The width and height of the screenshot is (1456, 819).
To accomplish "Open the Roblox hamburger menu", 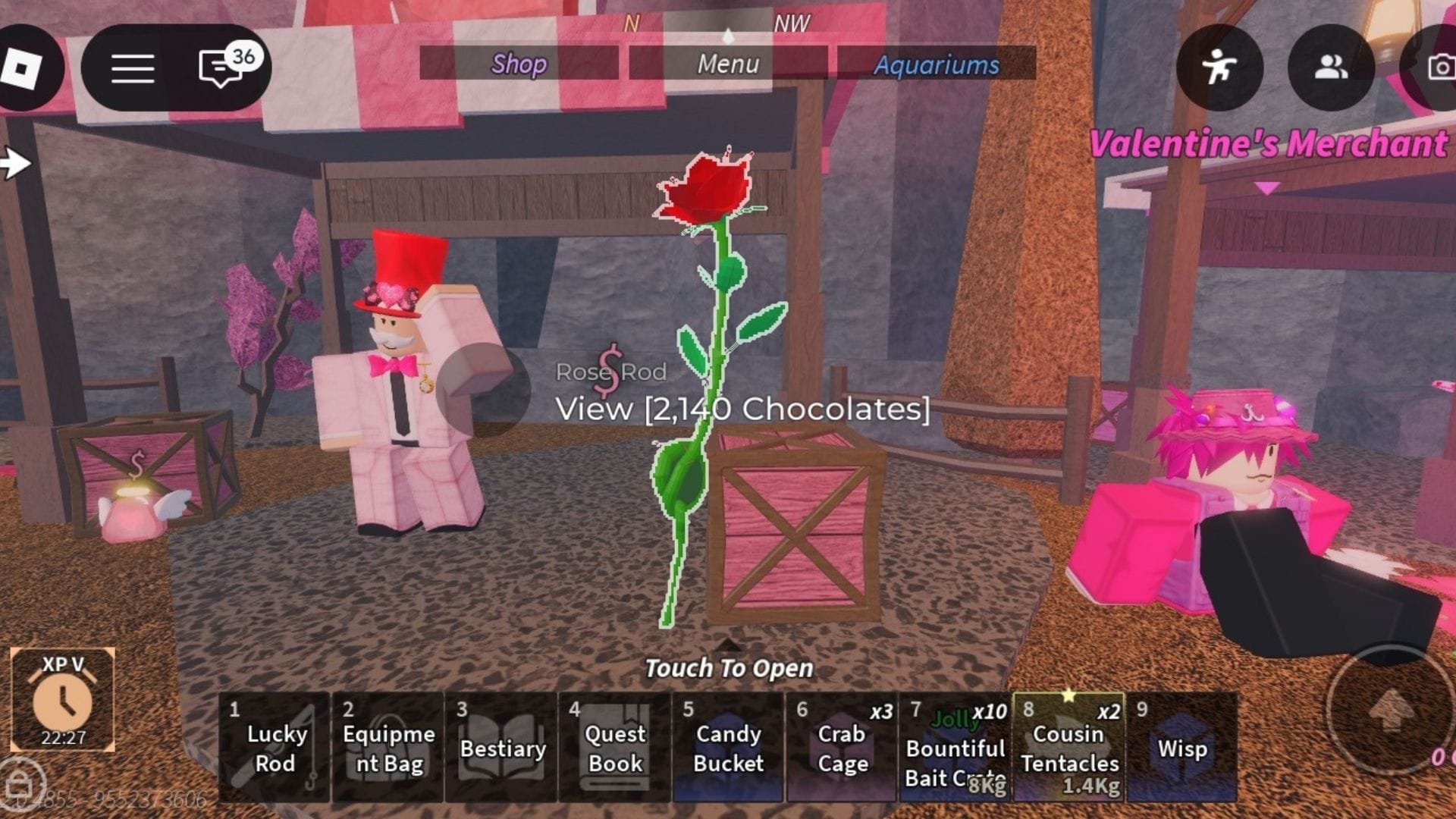I will [x=131, y=67].
